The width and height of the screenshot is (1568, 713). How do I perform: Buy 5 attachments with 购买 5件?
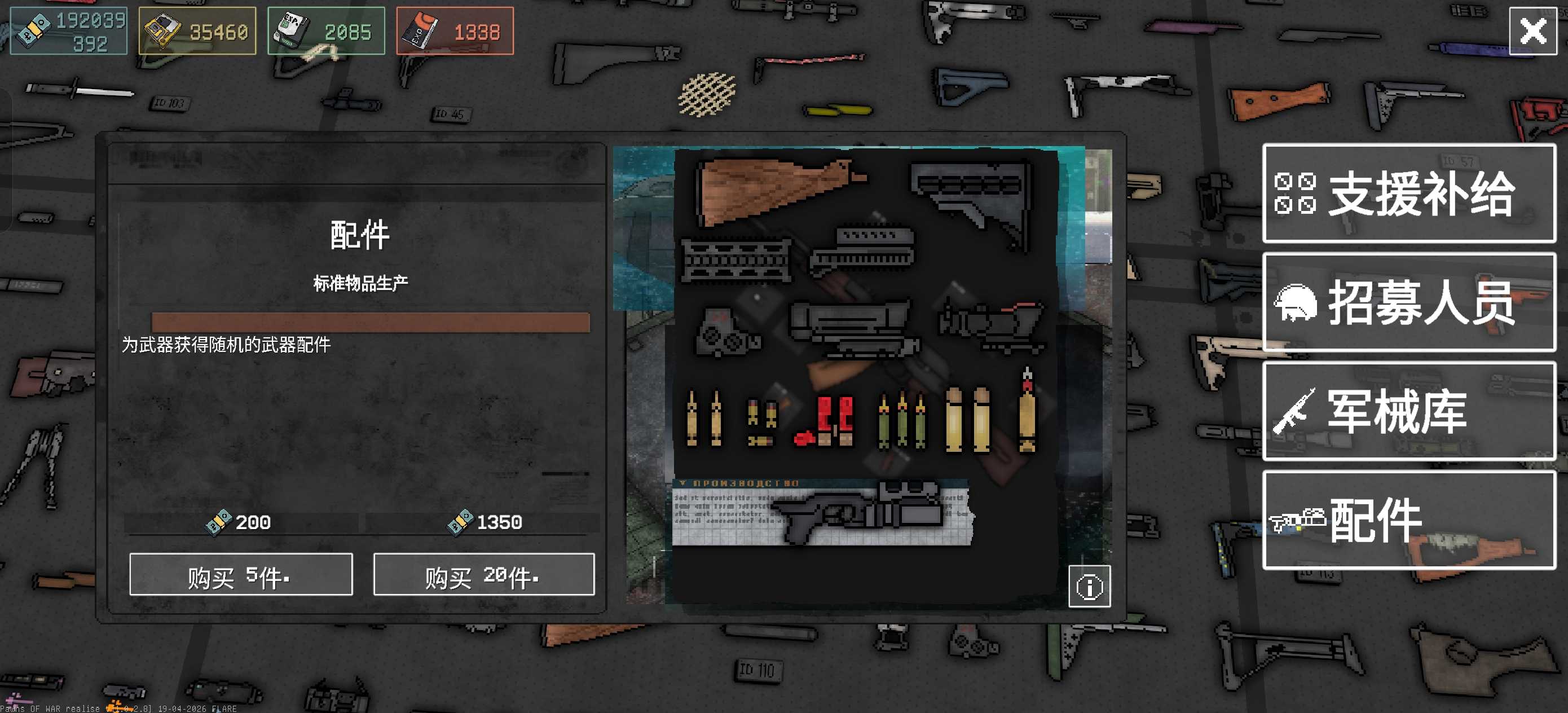(x=240, y=574)
